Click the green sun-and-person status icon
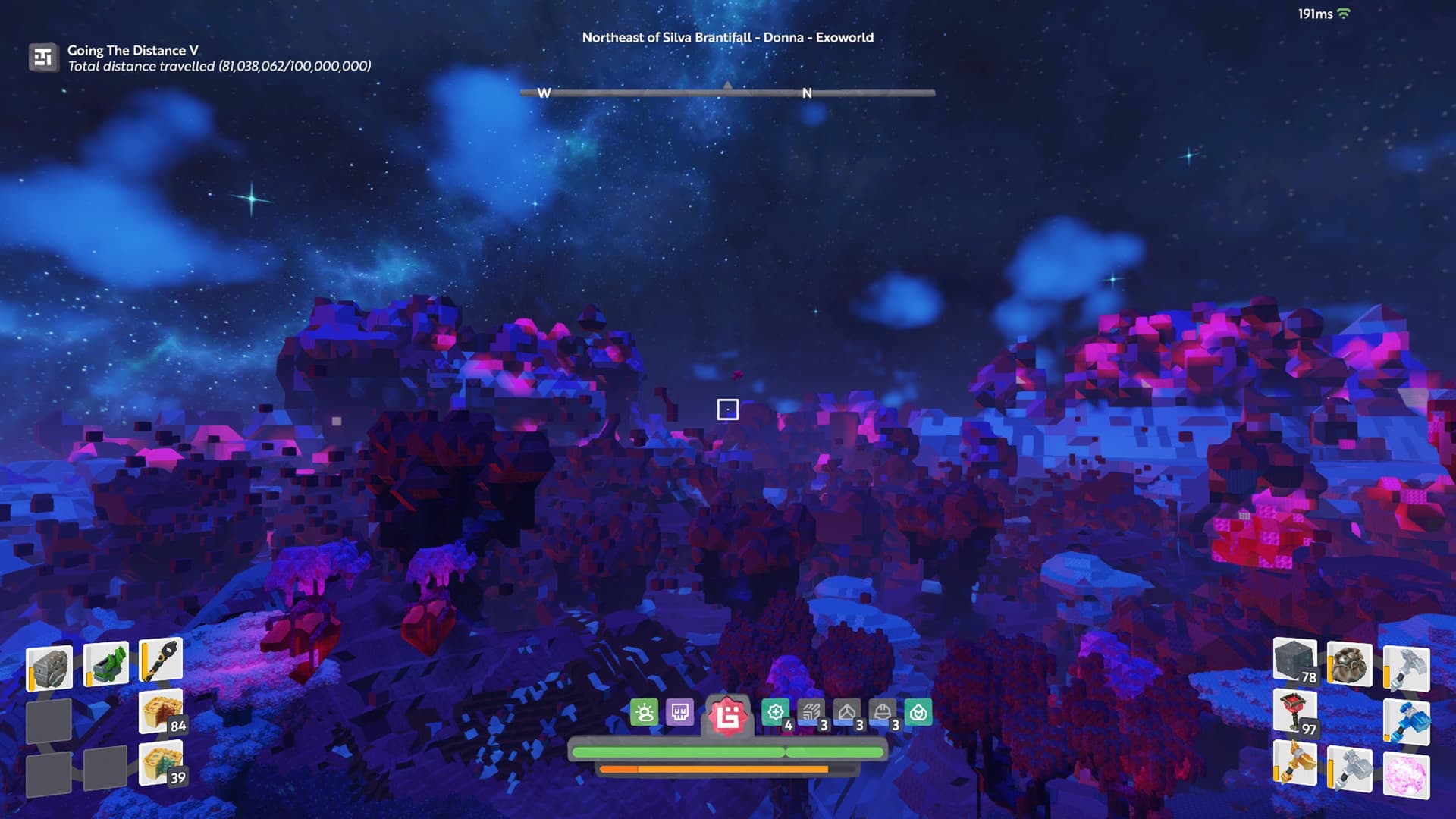Screen dimensions: 1456x819 (x=645, y=713)
